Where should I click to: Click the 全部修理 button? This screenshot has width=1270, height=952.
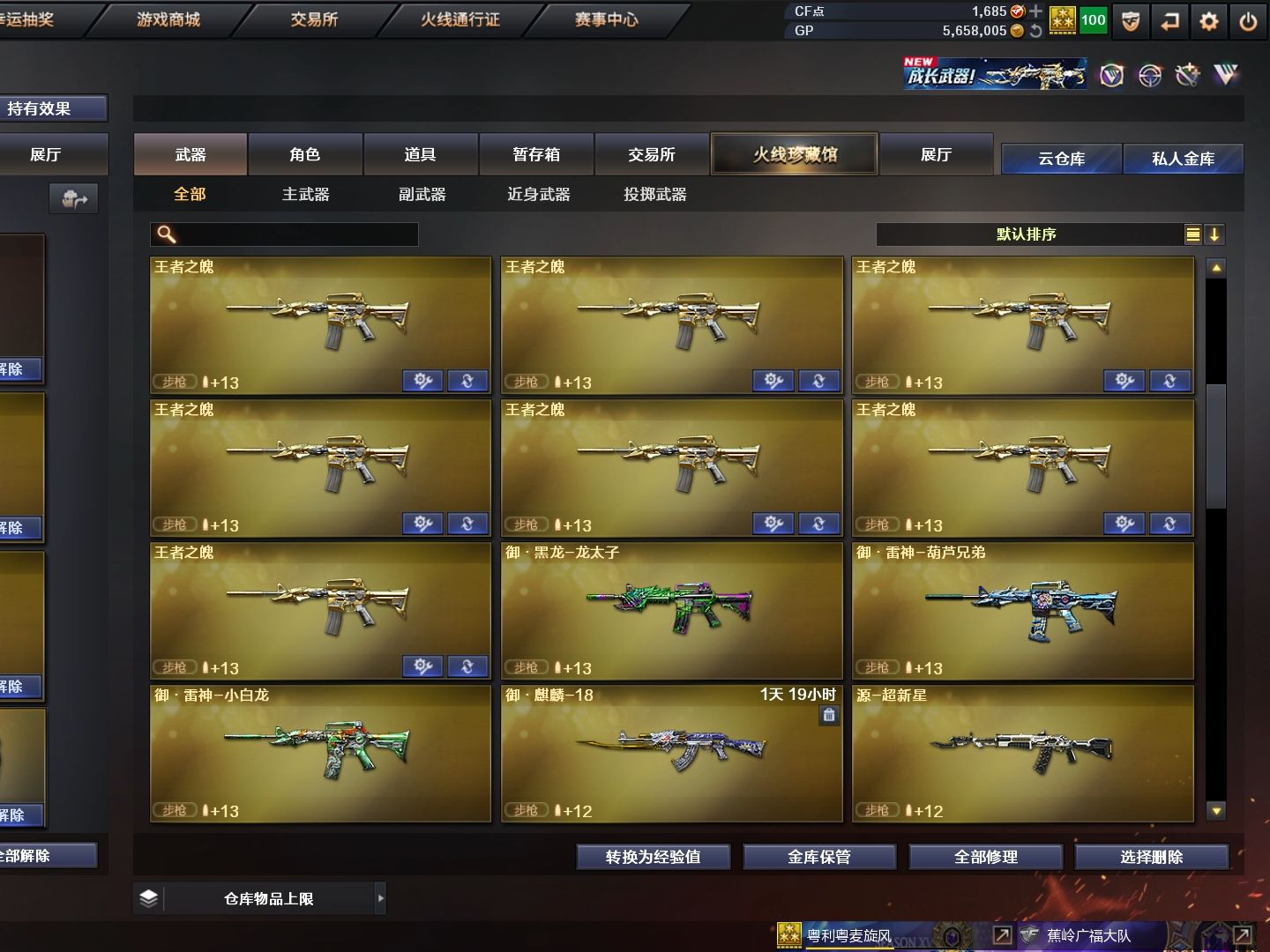985,857
